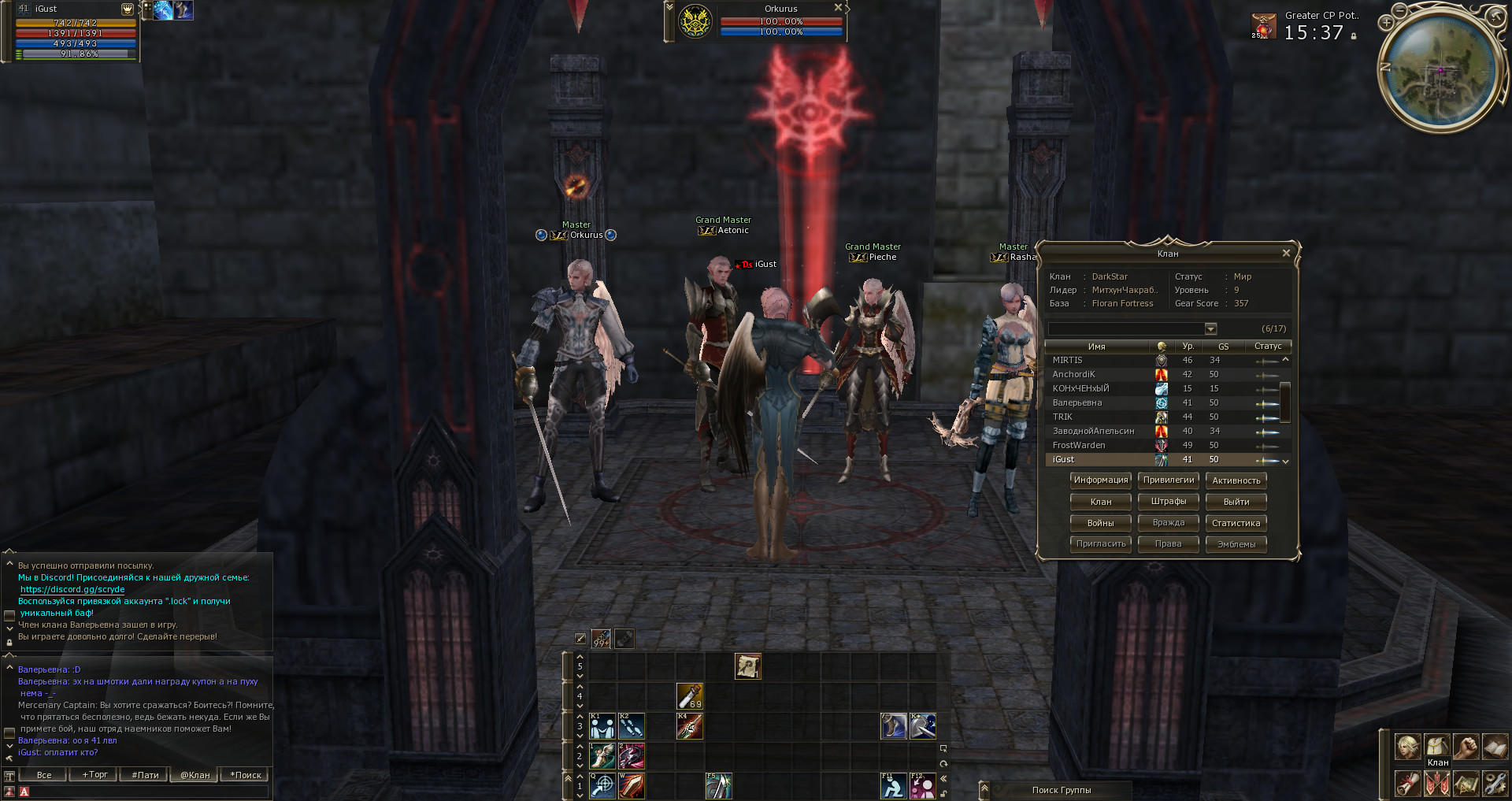Open settings with the wrench and gears icon
The image size is (1512, 801).
click(1494, 784)
